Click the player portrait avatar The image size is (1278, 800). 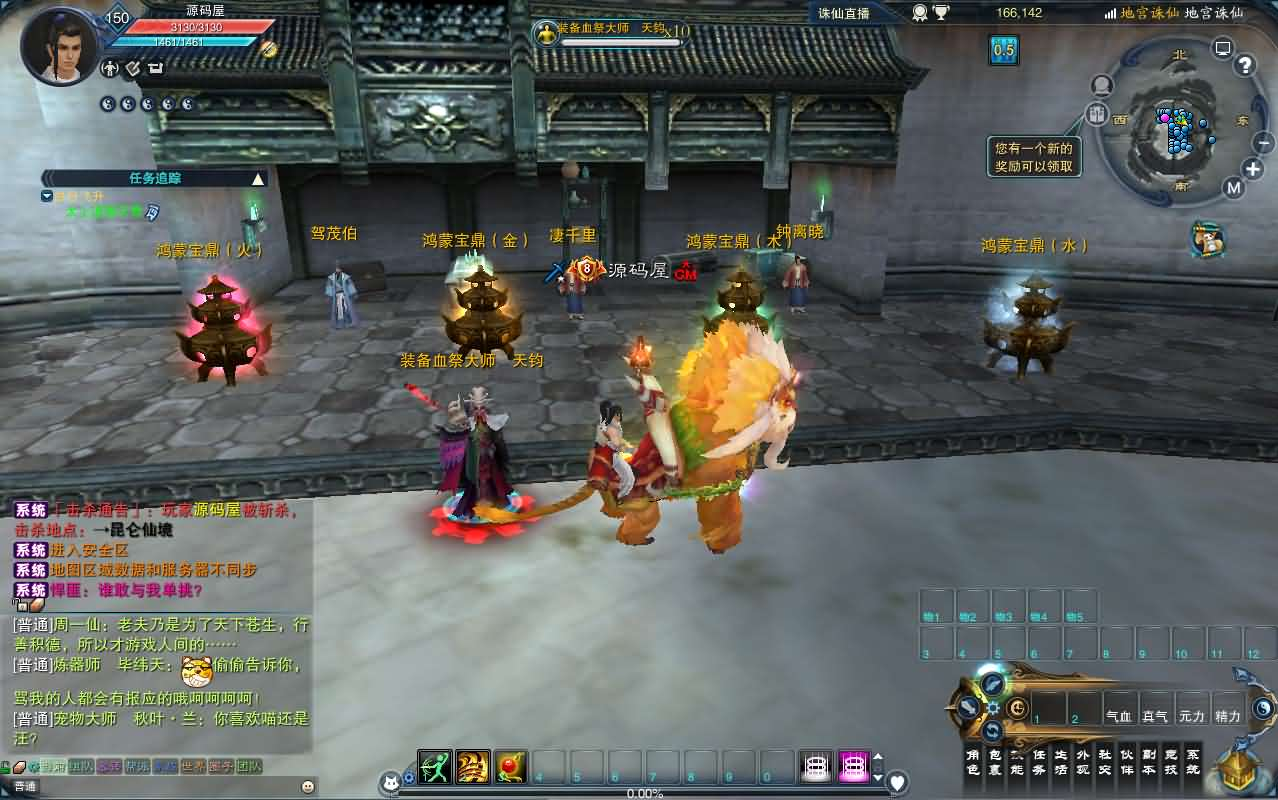click(60, 45)
